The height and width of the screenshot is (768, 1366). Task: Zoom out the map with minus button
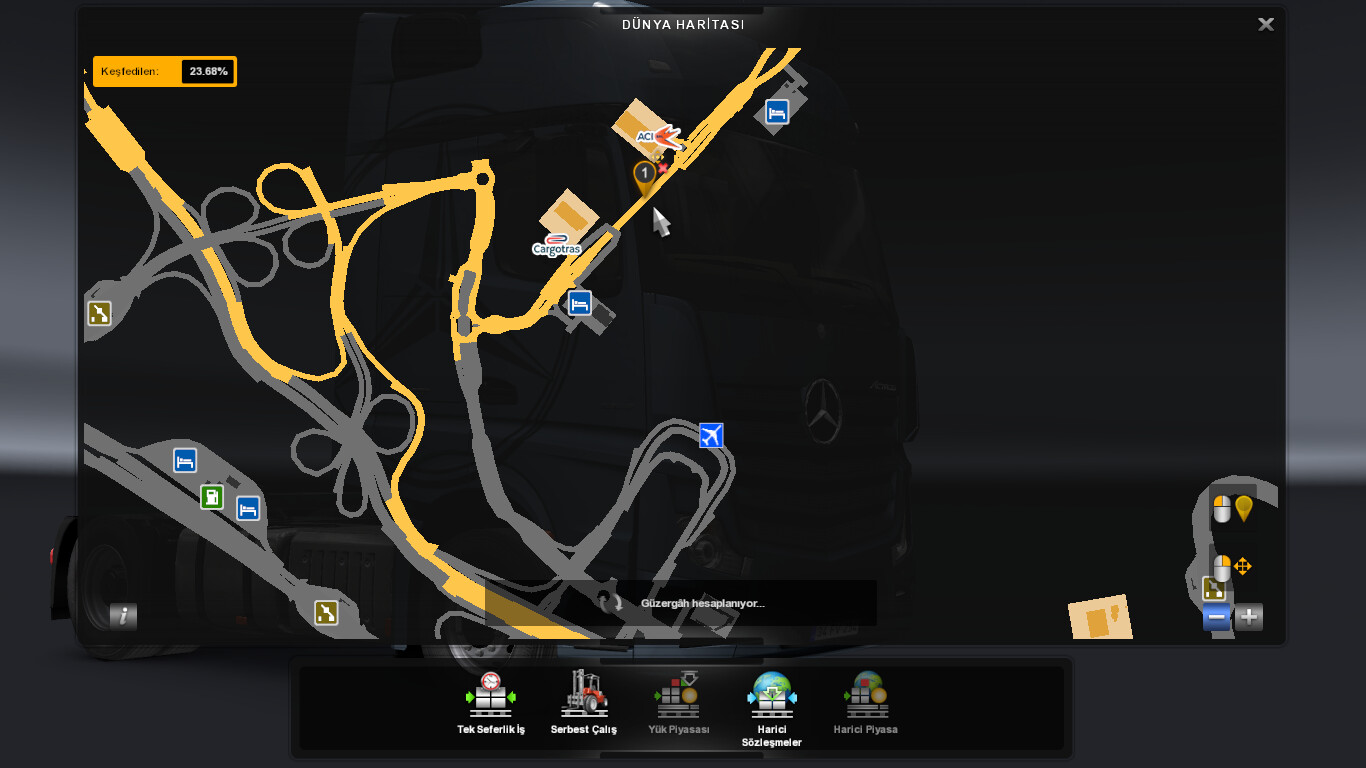(x=1217, y=617)
